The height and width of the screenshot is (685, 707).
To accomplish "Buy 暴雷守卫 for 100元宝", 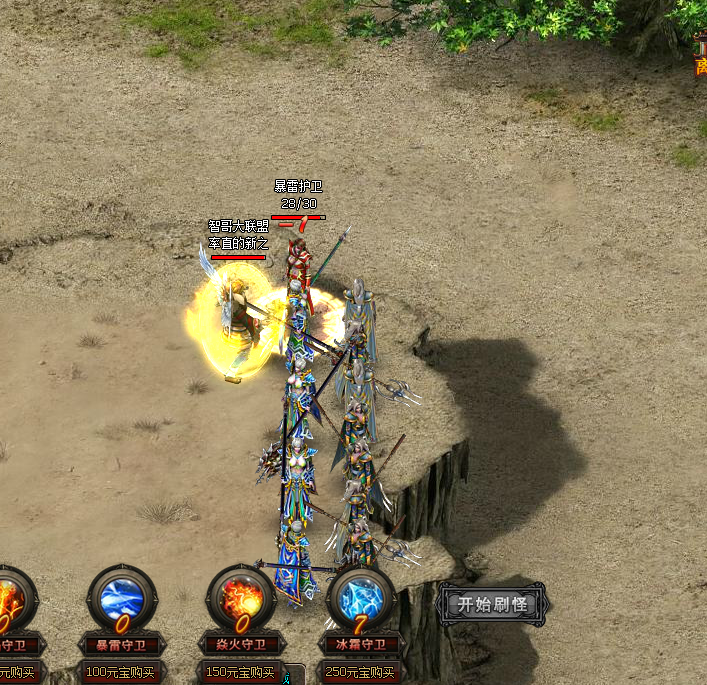I will tap(122, 673).
